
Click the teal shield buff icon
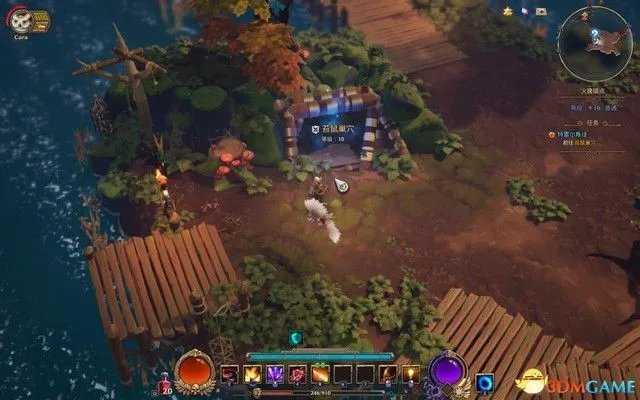pyautogui.click(x=295, y=339)
